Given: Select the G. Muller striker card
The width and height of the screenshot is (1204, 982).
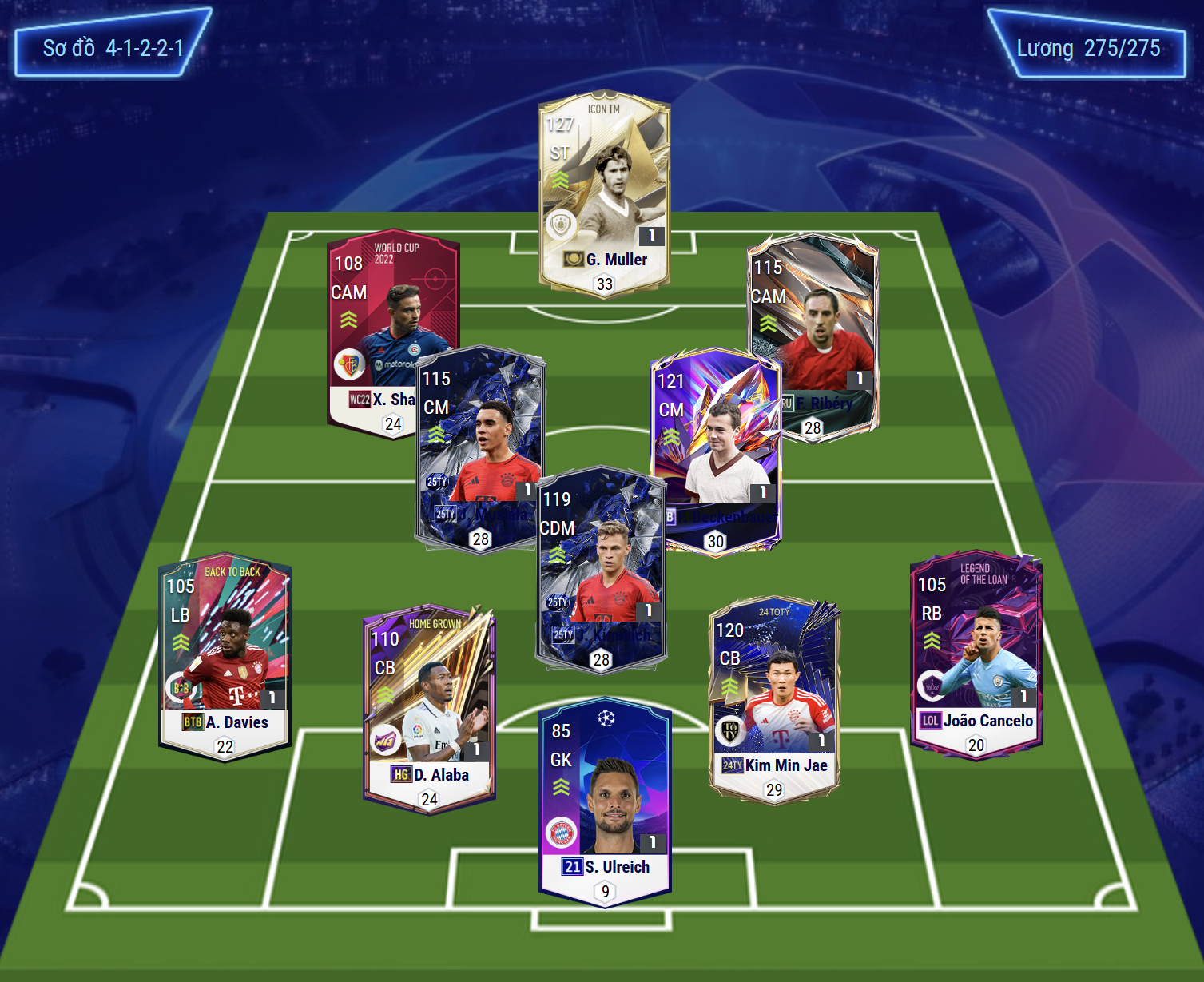Looking at the screenshot, I should pos(604,192).
